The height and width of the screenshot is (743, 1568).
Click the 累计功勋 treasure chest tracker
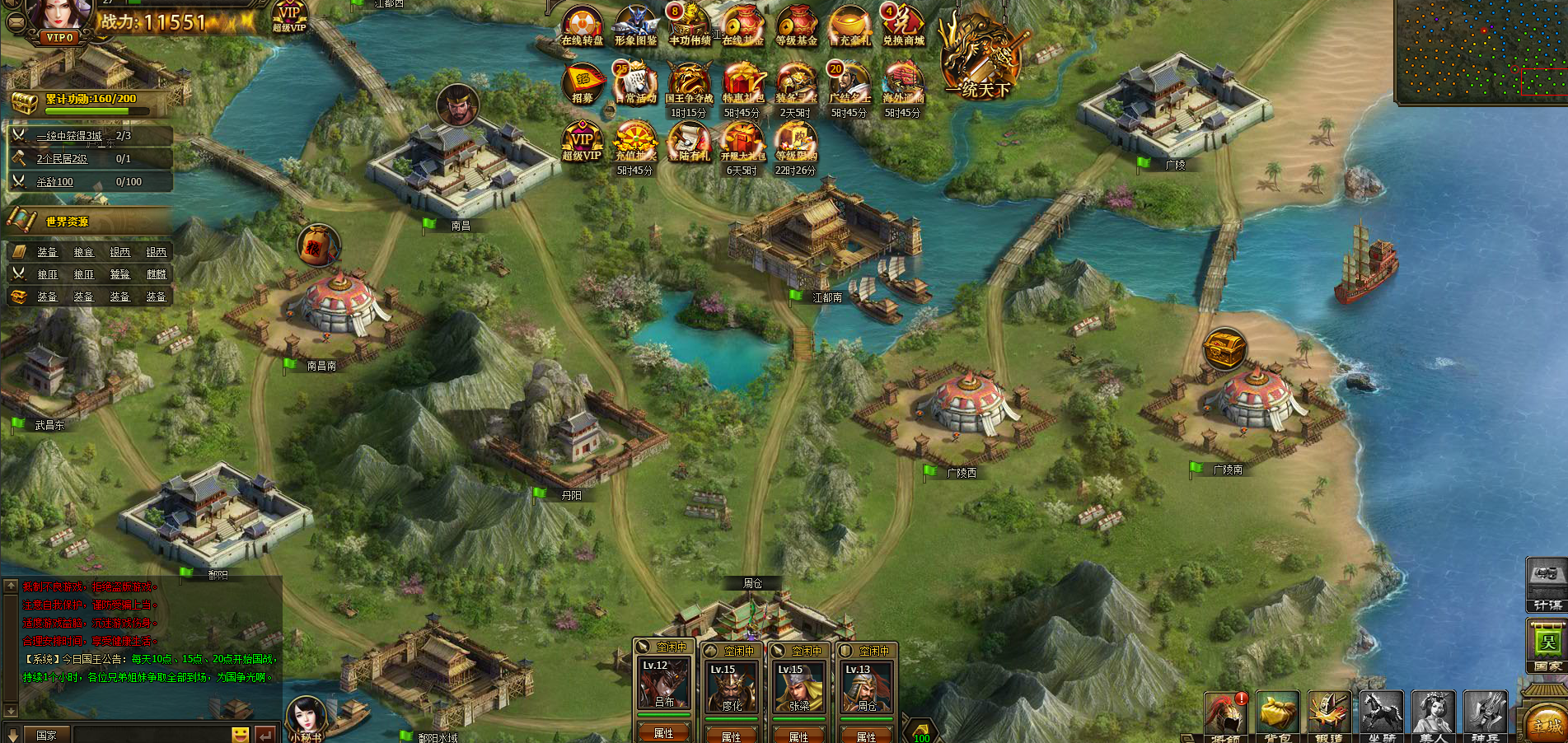coord(25,102)
